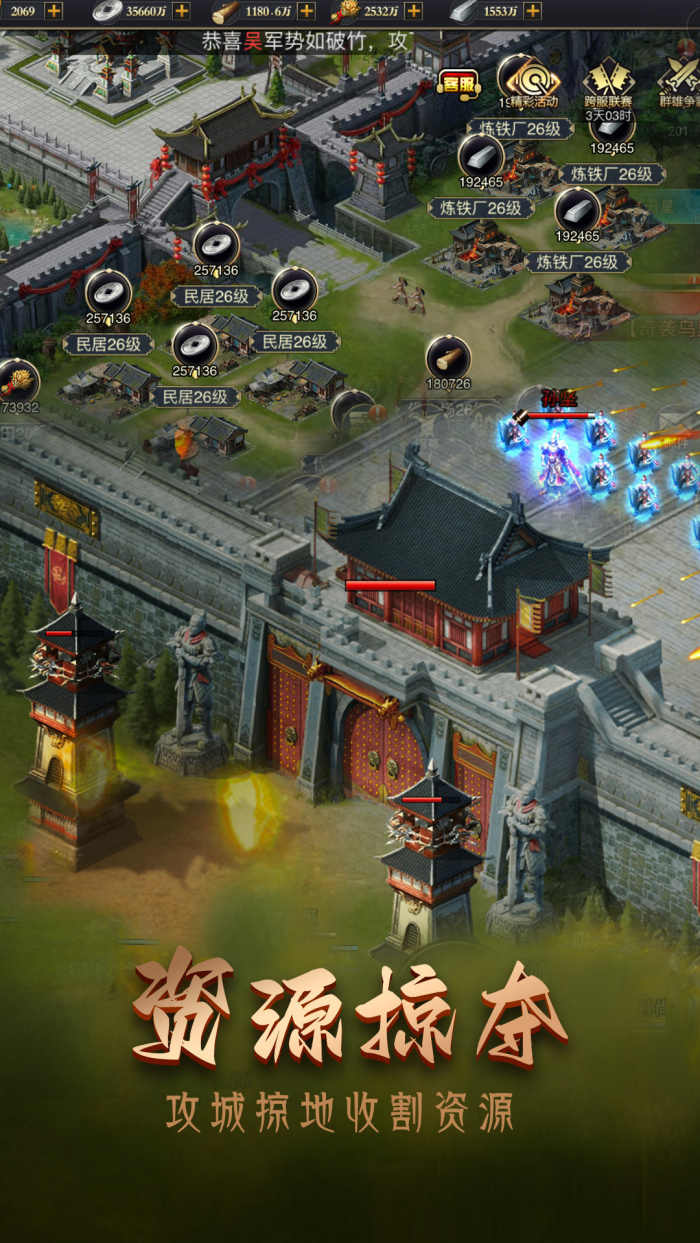Open the 跨服联赛 cross-server league icon
Viewport: 700px width, 1243px height.
click(608, 79)
